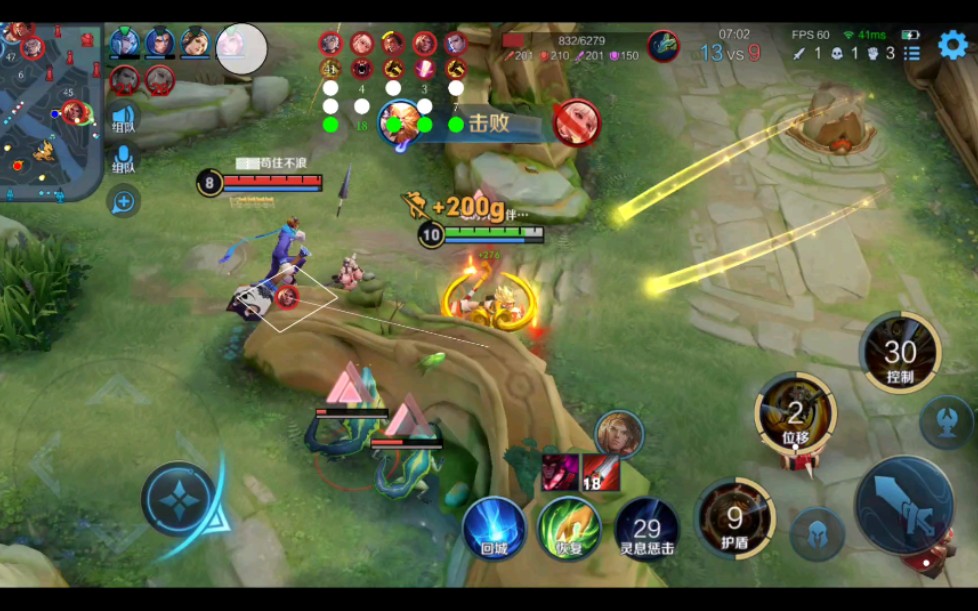This screenshot has width=978, height=611.
Task: Tap the sword basic attack button
Action: click(904, 505)
